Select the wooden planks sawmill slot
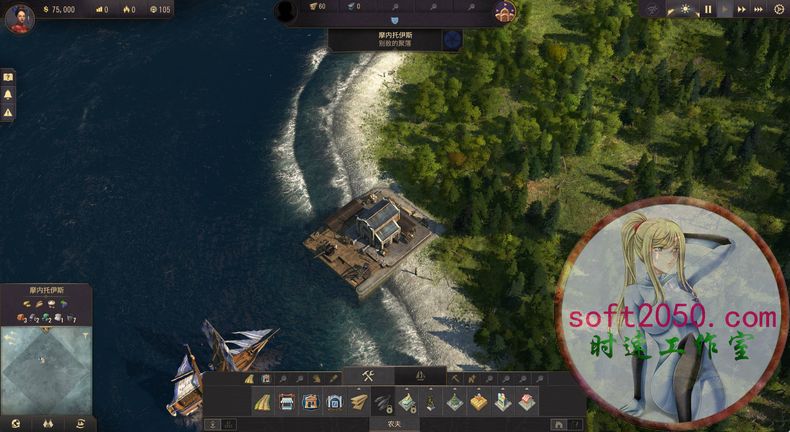This screenshot has height=432, width=790. pos(358,402)
